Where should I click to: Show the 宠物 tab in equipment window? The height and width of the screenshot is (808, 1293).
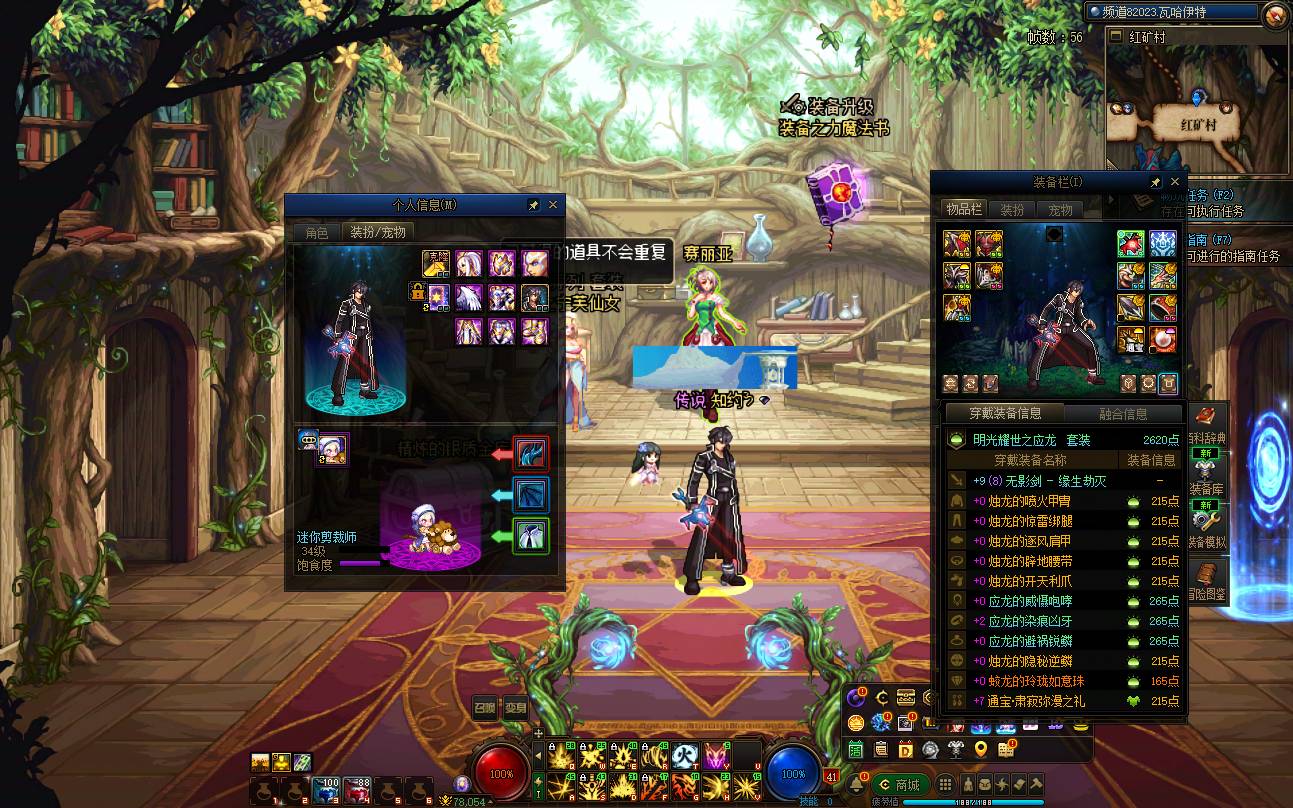1060,210
